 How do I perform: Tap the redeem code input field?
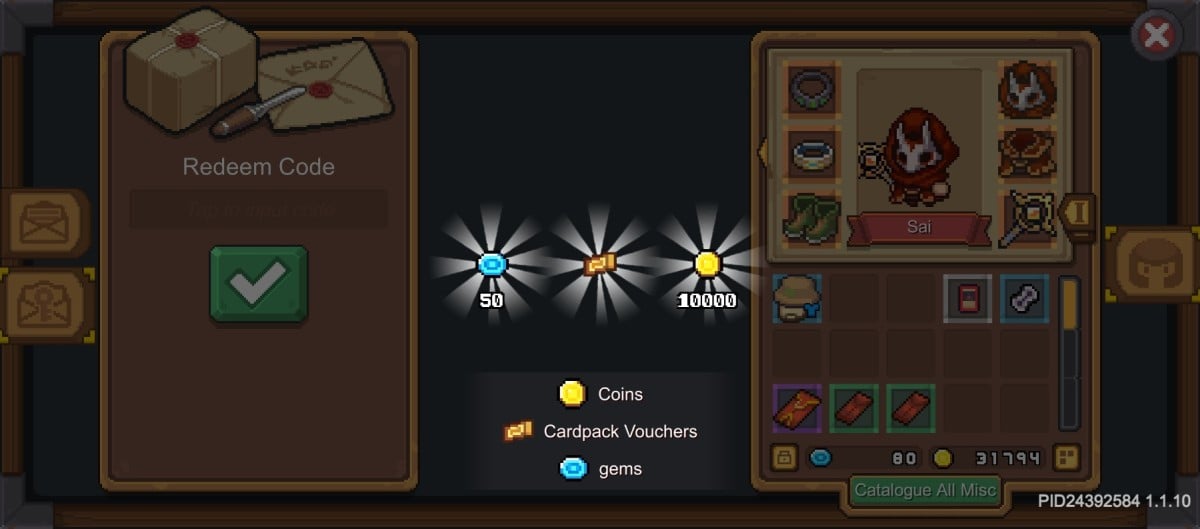click(258, 210)
